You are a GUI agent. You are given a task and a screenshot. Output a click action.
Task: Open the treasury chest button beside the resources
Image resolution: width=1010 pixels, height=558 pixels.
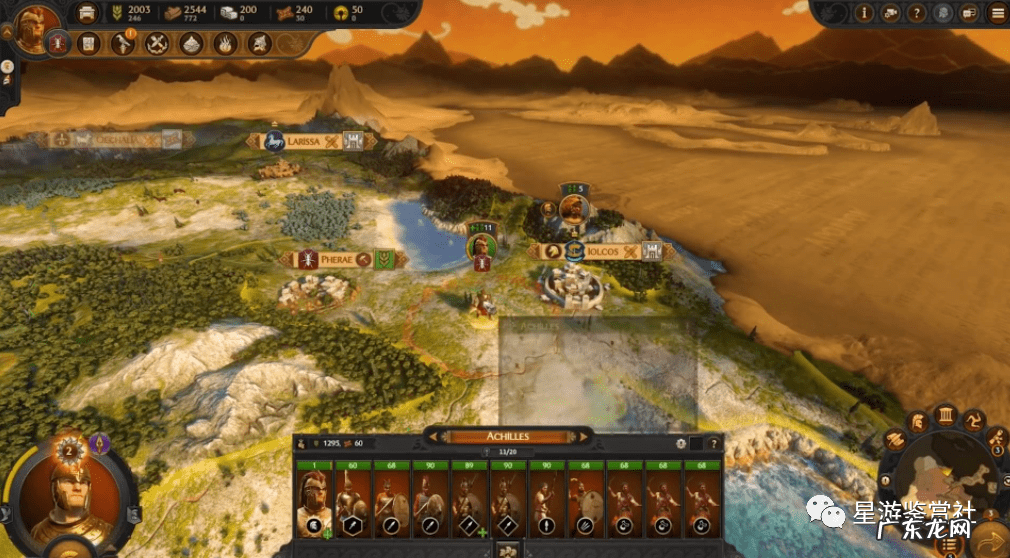click(89, 13)
